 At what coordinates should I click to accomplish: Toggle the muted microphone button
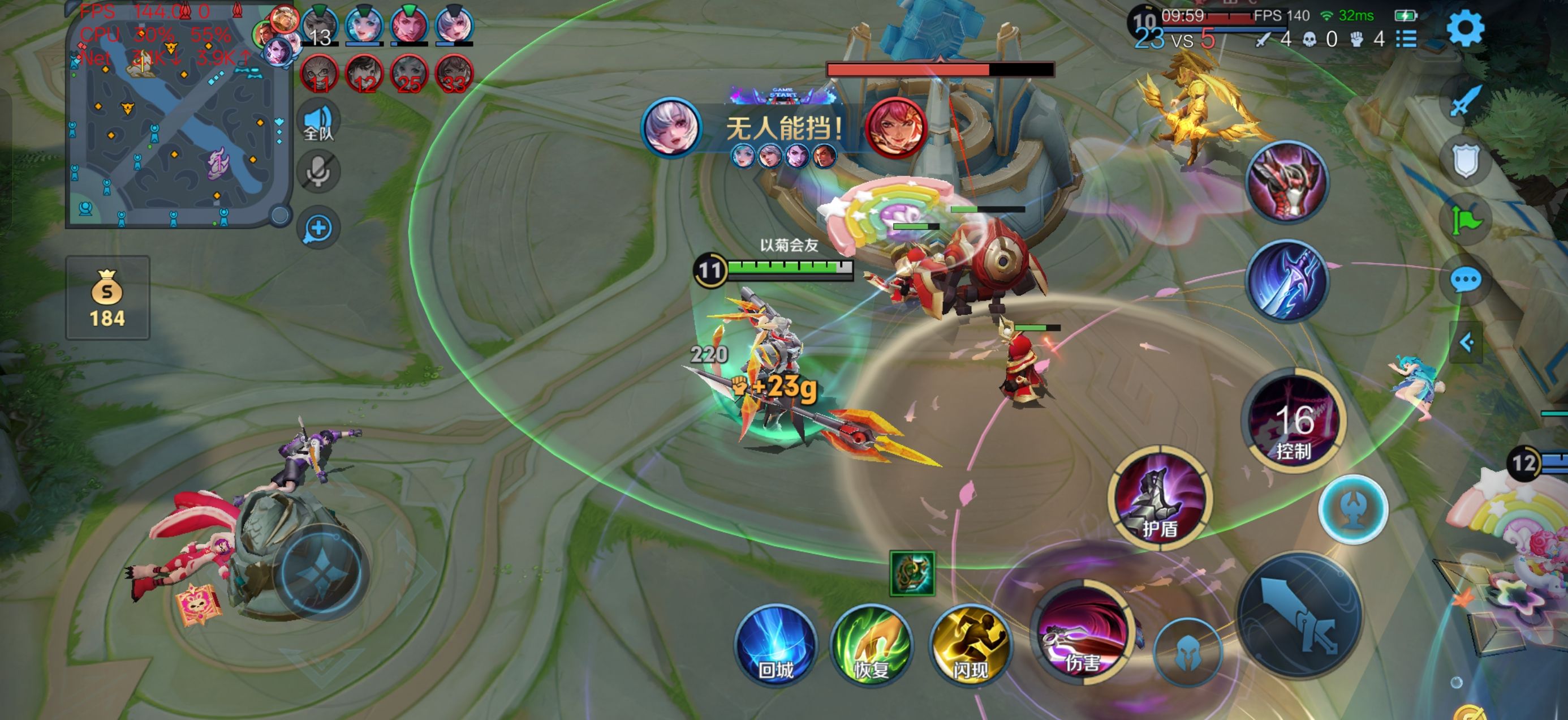(x=318, y=173)
